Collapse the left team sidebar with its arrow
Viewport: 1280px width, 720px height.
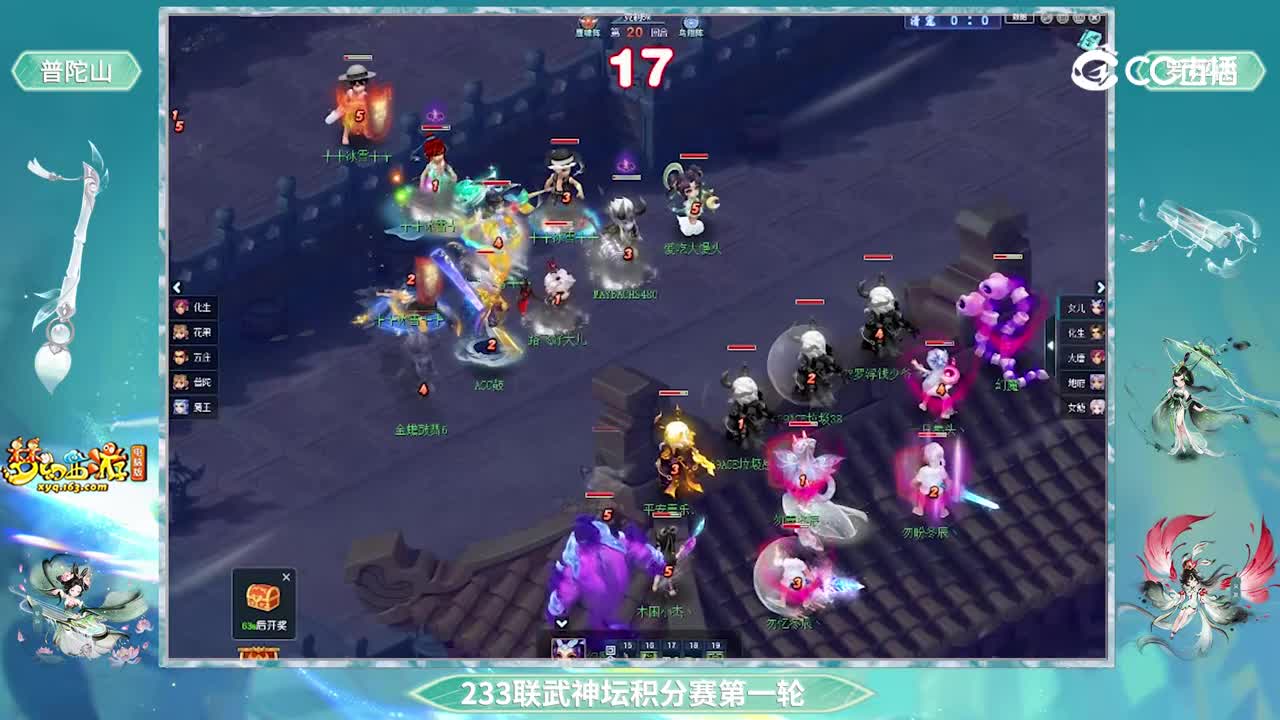pos(176,286)
